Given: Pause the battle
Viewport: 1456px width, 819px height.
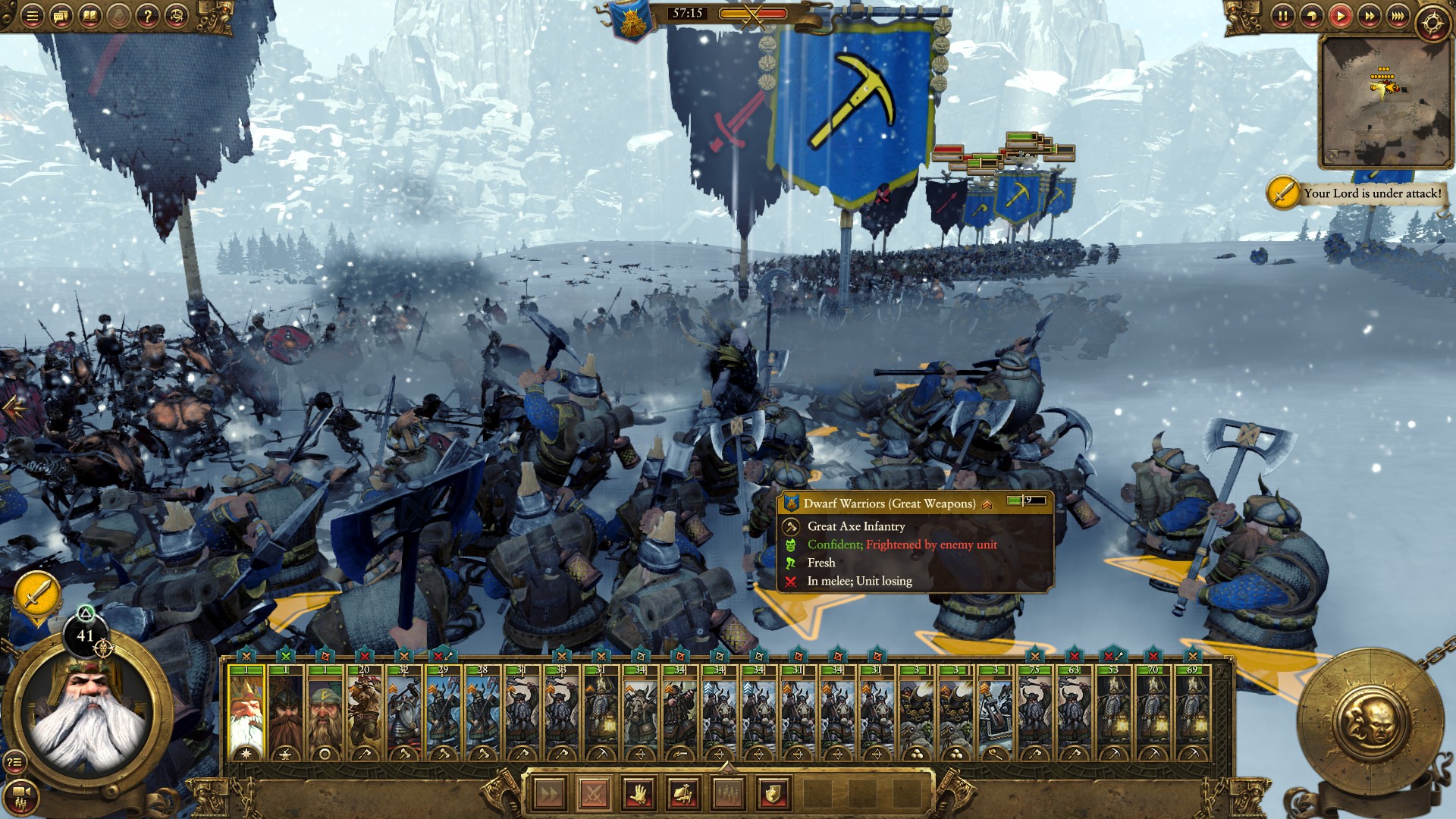Looking at the screenshot, I should click(1282, 16).
